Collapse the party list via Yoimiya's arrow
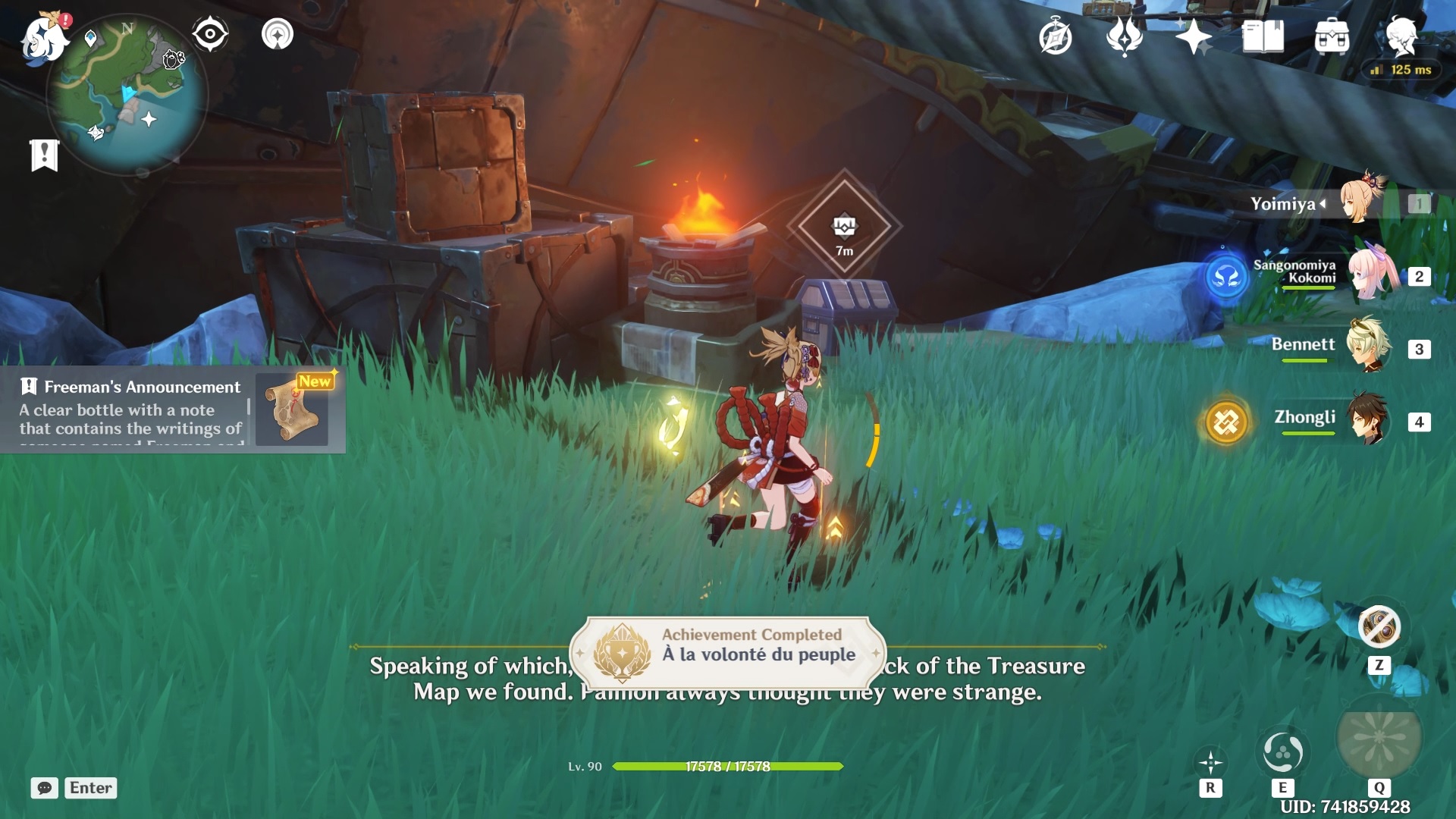Screen dimensions: 1456x819 [x=1323, y=202]
